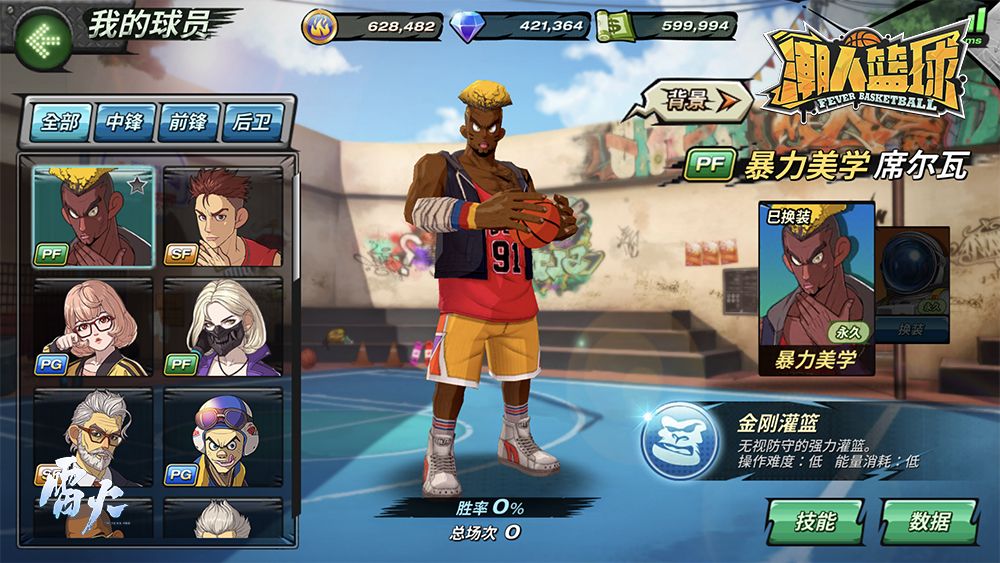Select the 后卫 position tab
Image resolution: width=1000 pixels, height=563 pixels.
[252, 123]
